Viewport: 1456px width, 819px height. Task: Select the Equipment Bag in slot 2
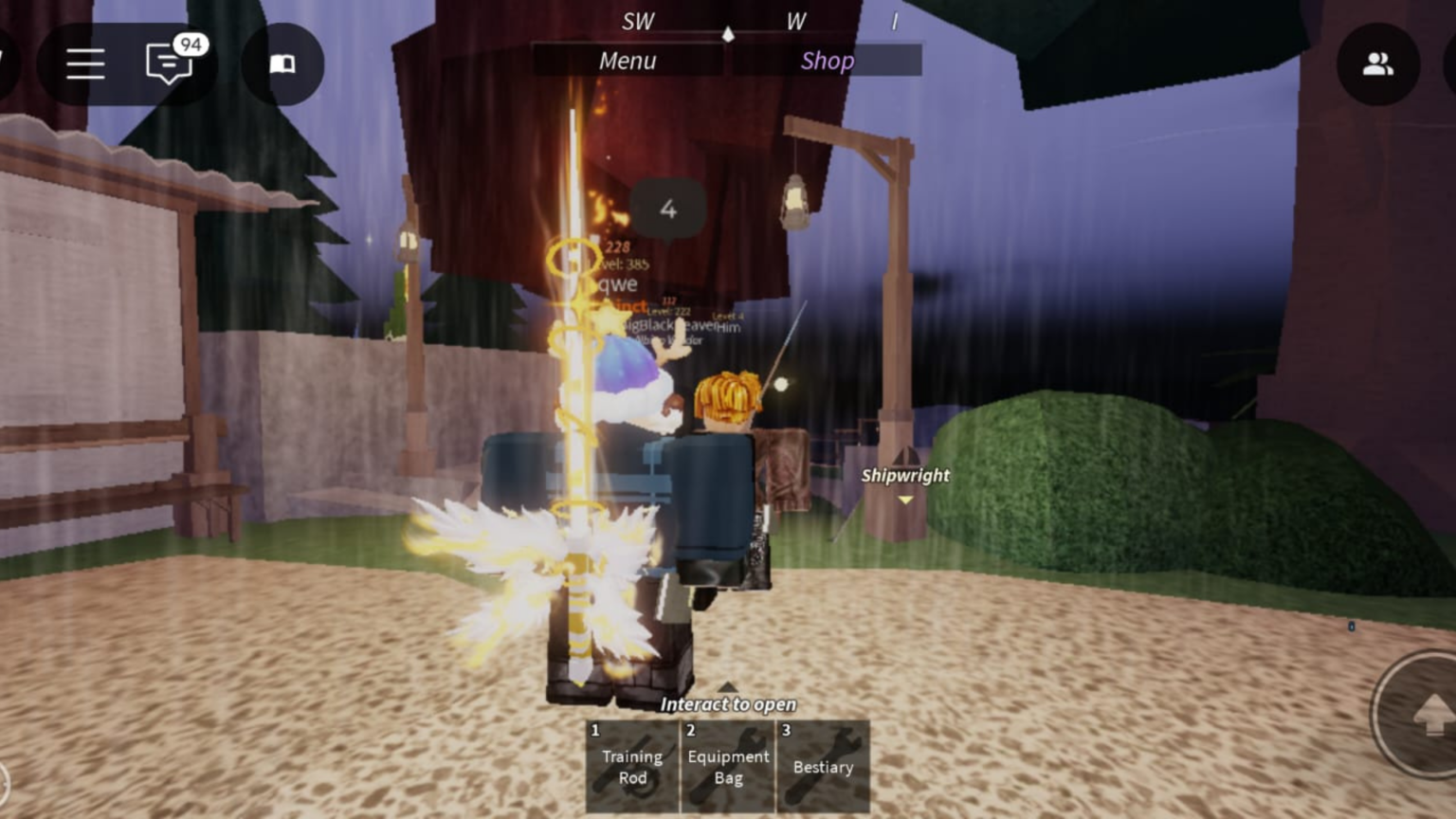tap(727, 764)
